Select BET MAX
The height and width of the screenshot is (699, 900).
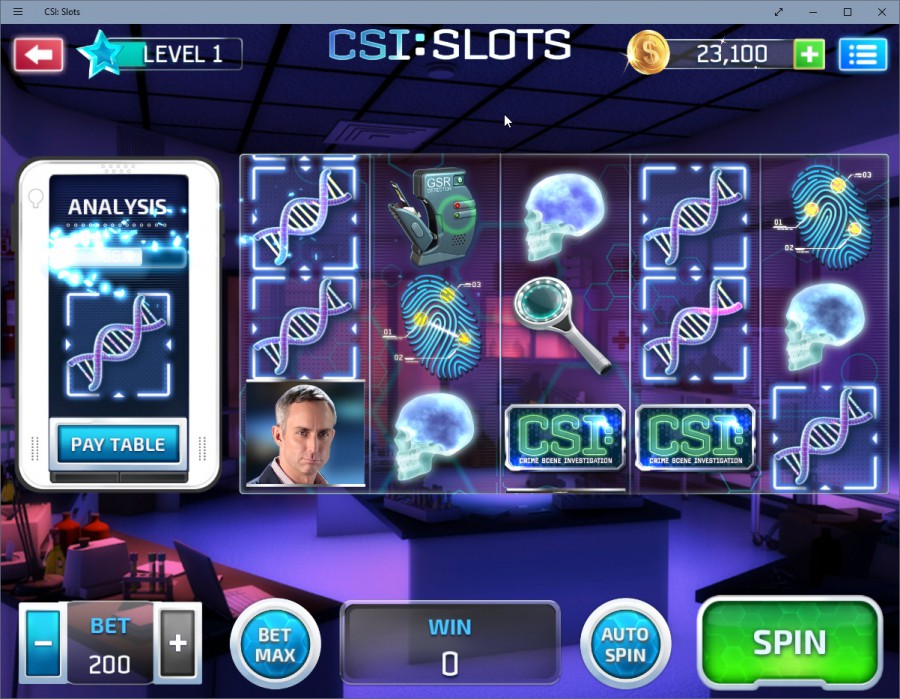point(275,643)
